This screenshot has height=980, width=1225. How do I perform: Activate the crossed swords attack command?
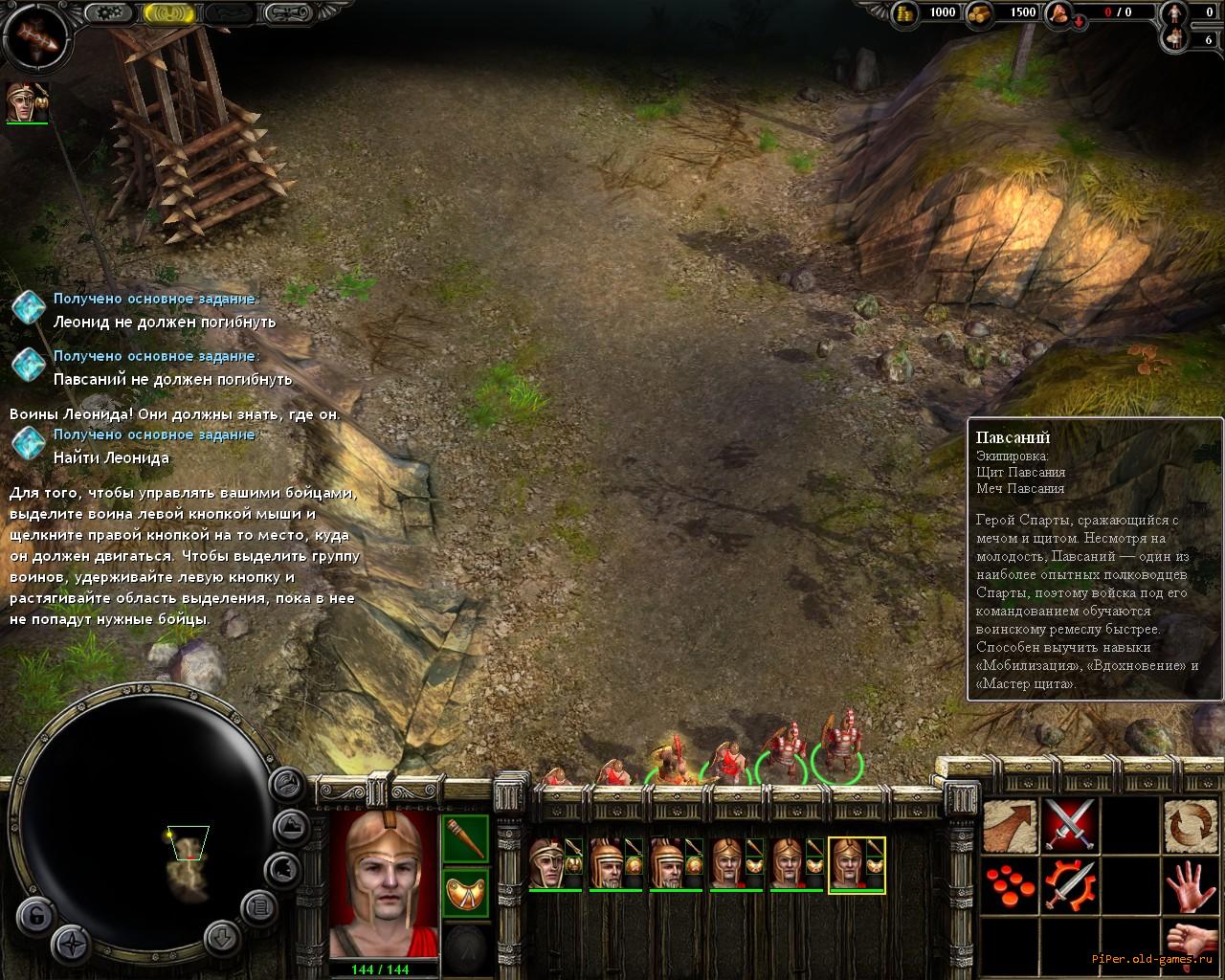[1069, 825]
